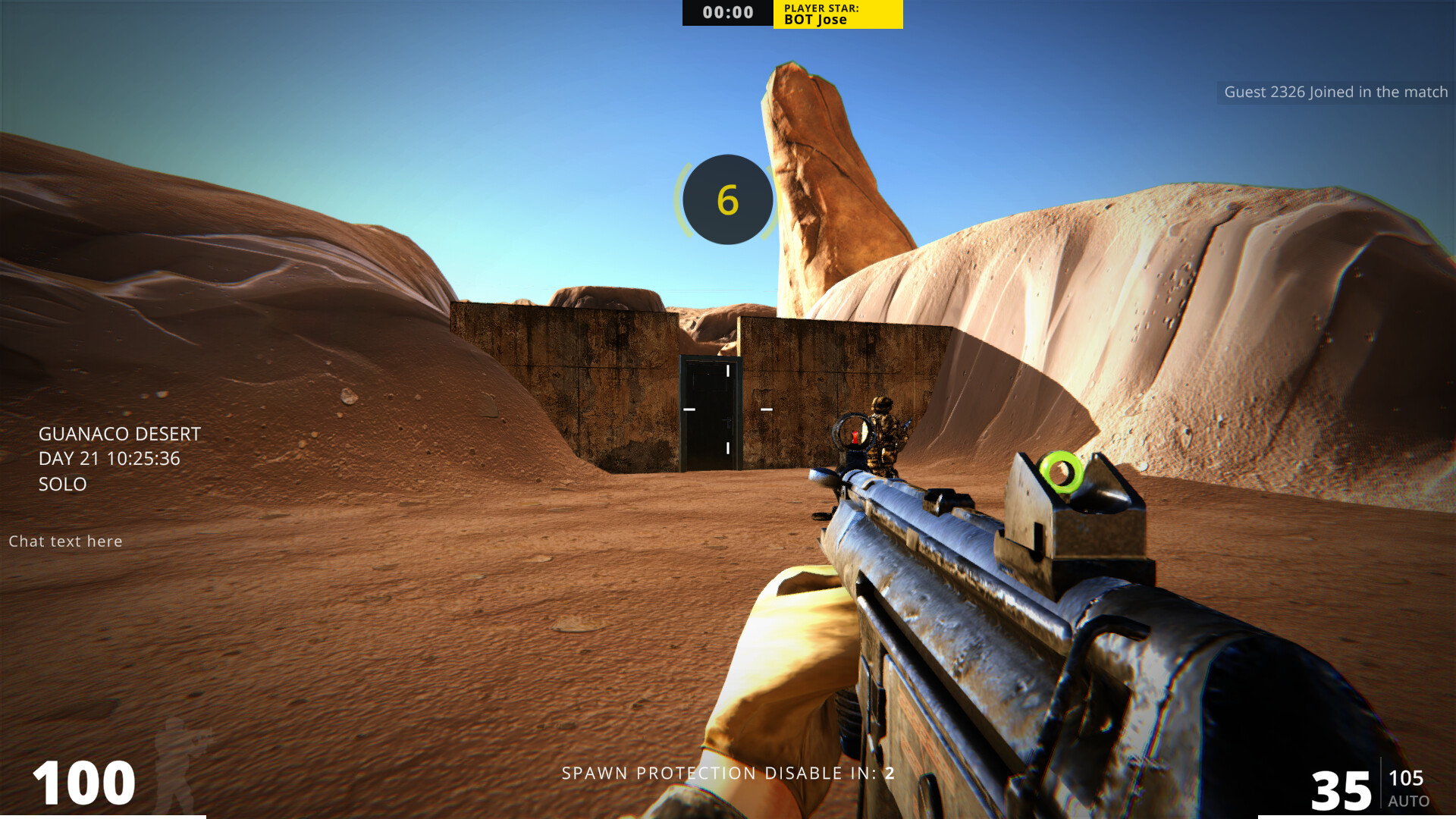Image resolution: width=1456 pixels, height=819 pixels.
Task: Expand the PLAYER STAR: BOT Jose banner
Action: pos(837,12)
